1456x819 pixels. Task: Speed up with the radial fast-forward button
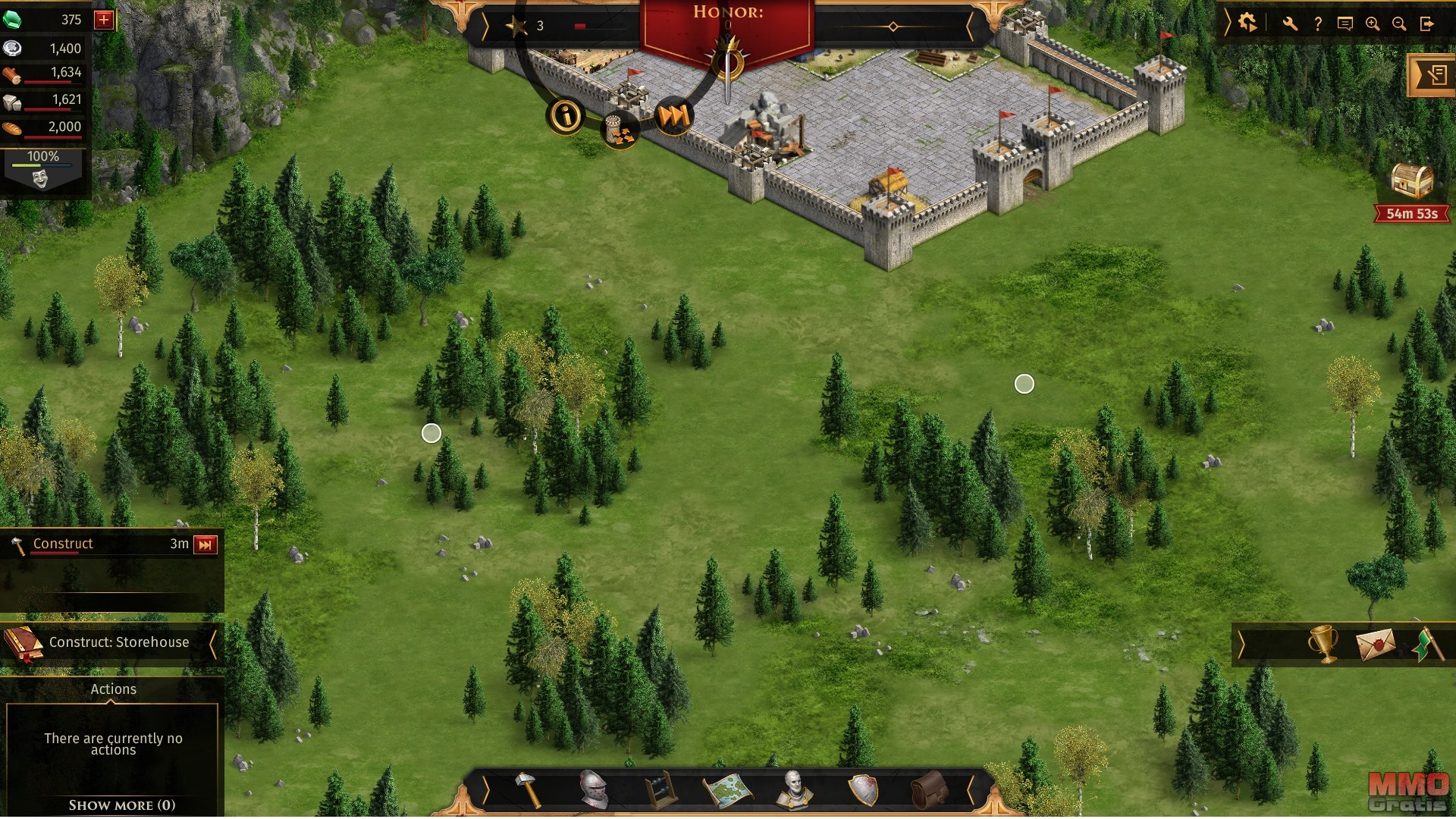coord(673,116)
